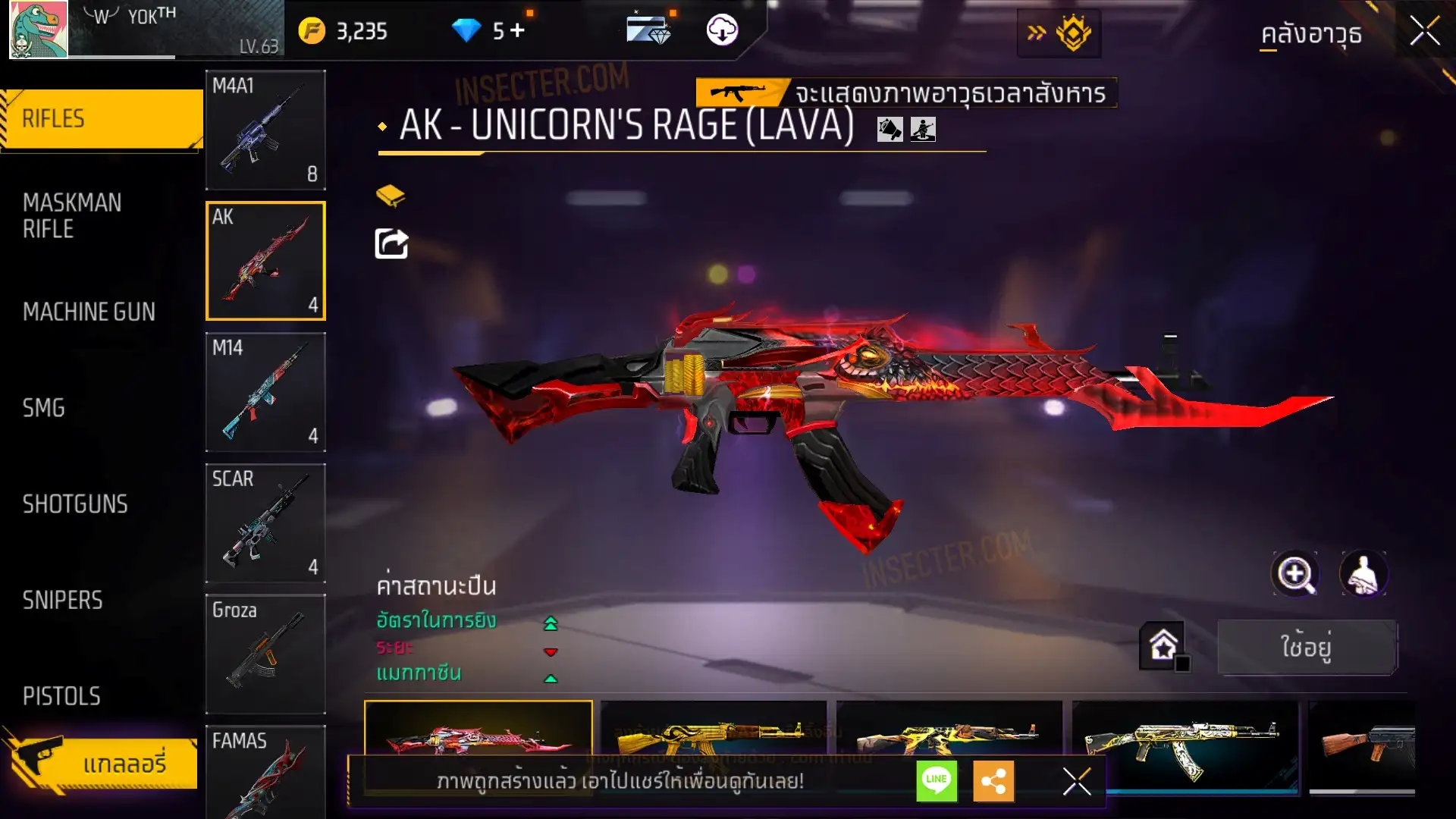Switch to the SMG category
Image resolution: width=1456 pixels, height=819 pixels.
point(44,408)
